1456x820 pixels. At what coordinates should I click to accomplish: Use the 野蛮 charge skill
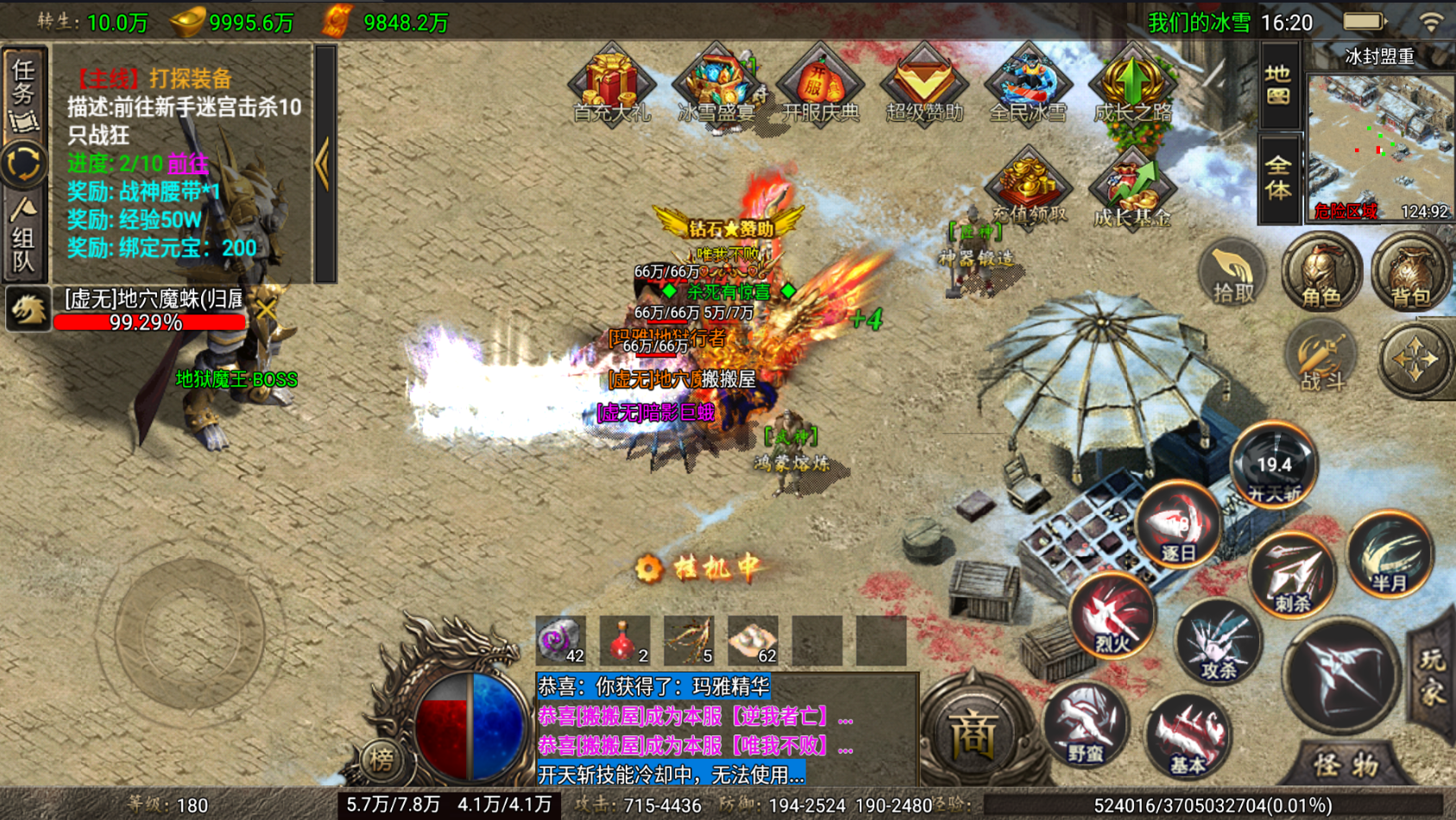1085,725
